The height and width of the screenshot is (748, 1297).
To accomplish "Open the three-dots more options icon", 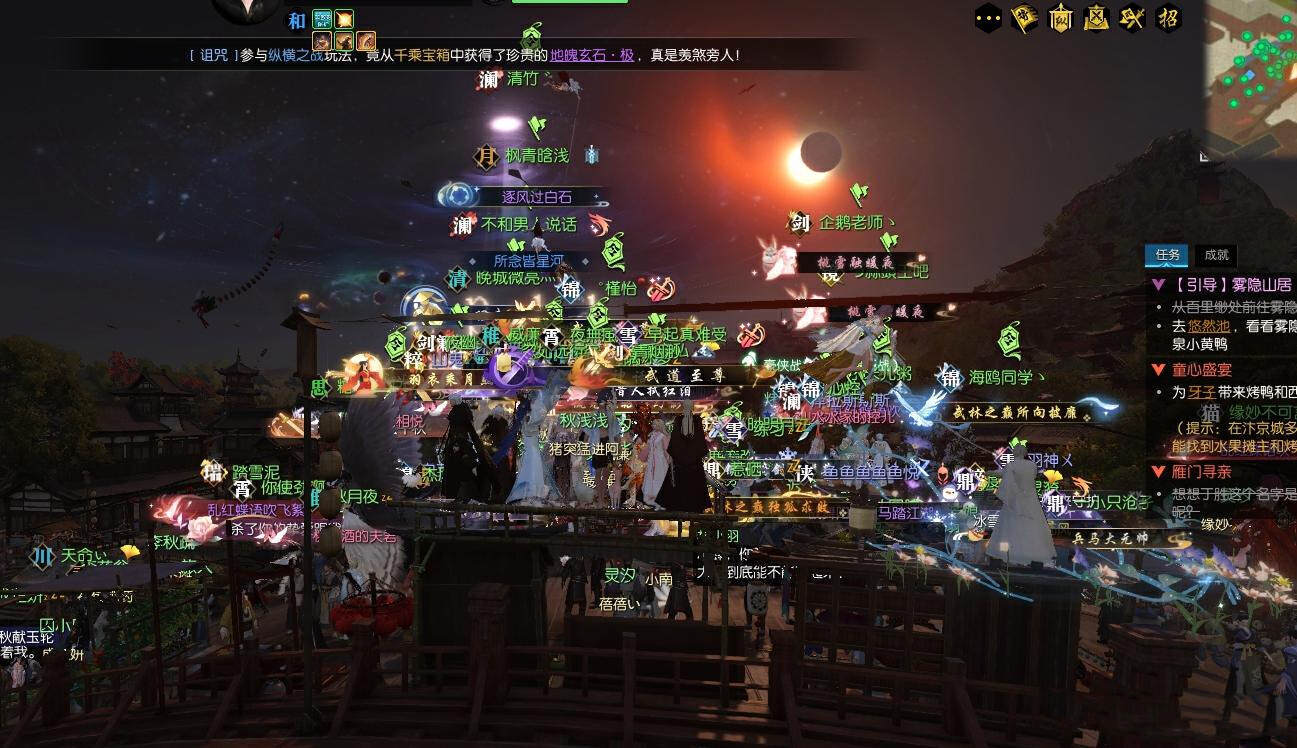I will point(988,18).
